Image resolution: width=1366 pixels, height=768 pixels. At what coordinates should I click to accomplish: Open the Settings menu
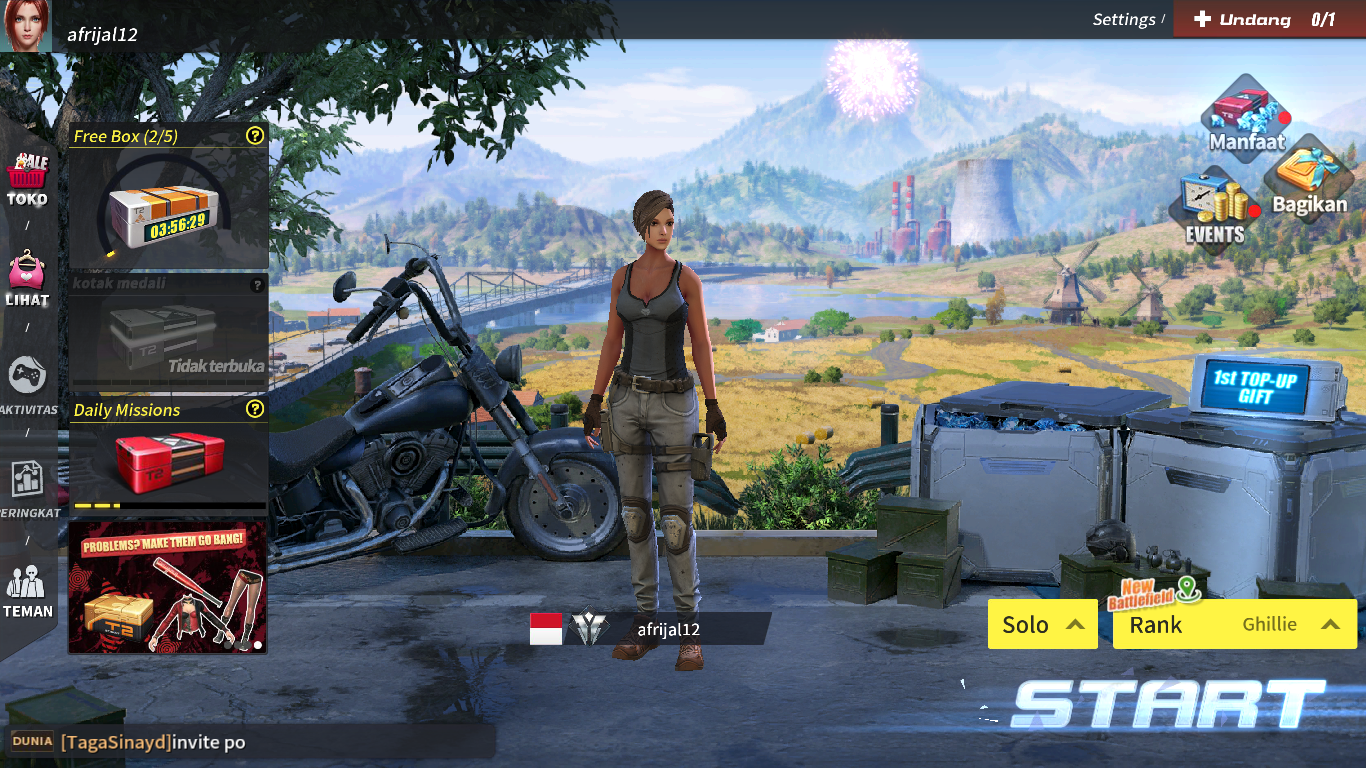point(1124,18)
